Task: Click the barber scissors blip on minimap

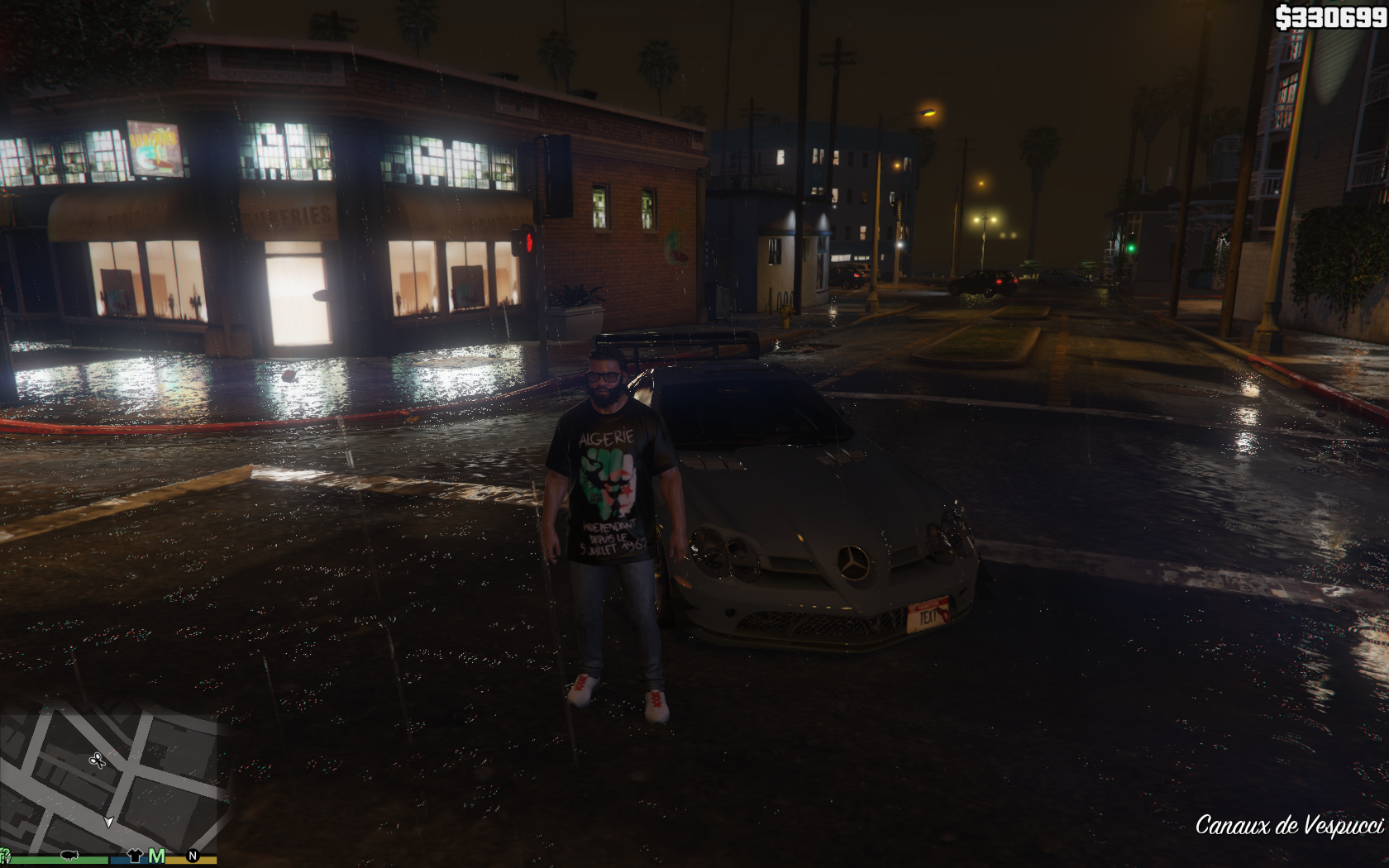Action: coord(97,760)
